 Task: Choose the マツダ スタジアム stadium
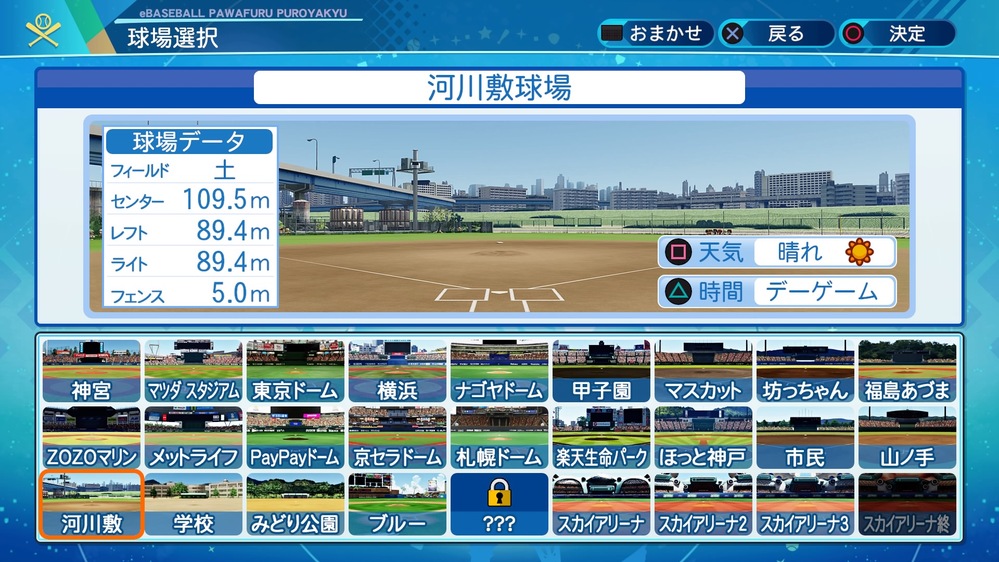(x=193, y=371)
